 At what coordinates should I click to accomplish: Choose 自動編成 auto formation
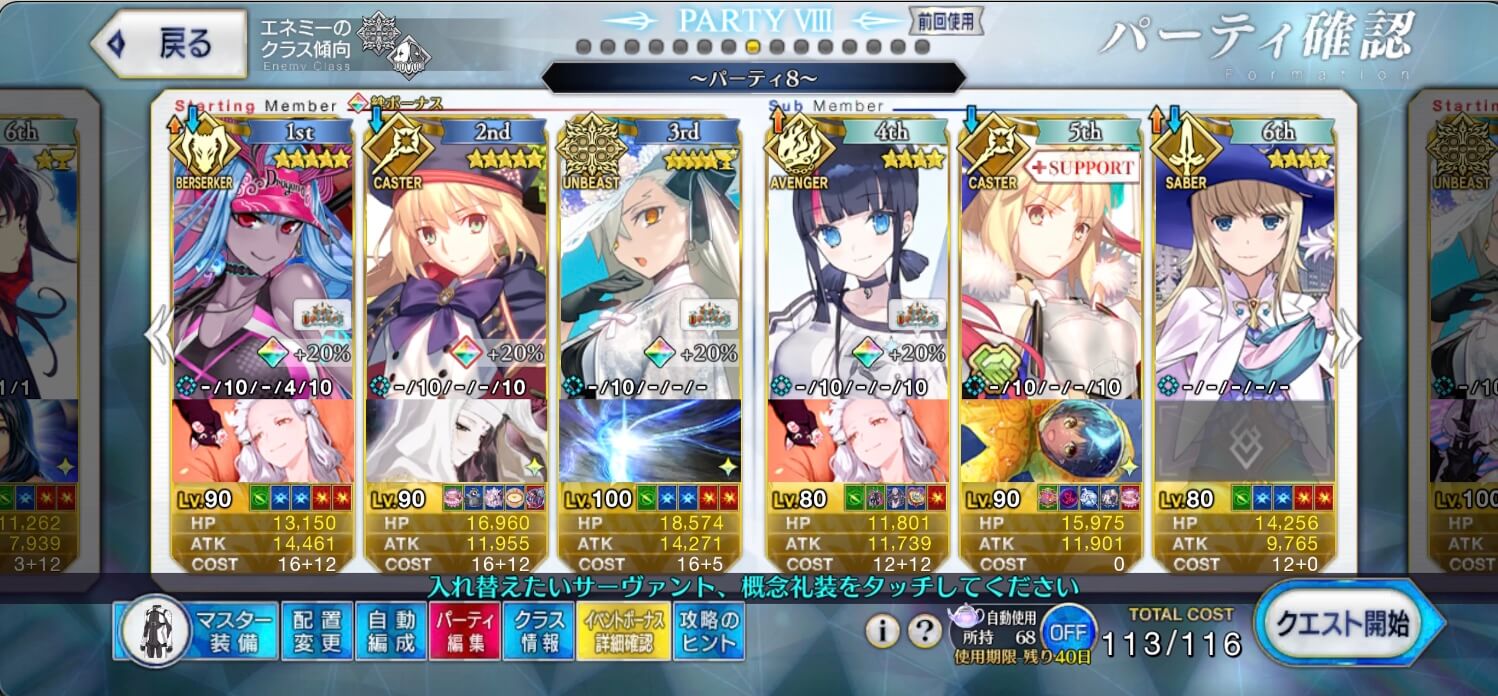pyautogui.click(x=391, y=631)
